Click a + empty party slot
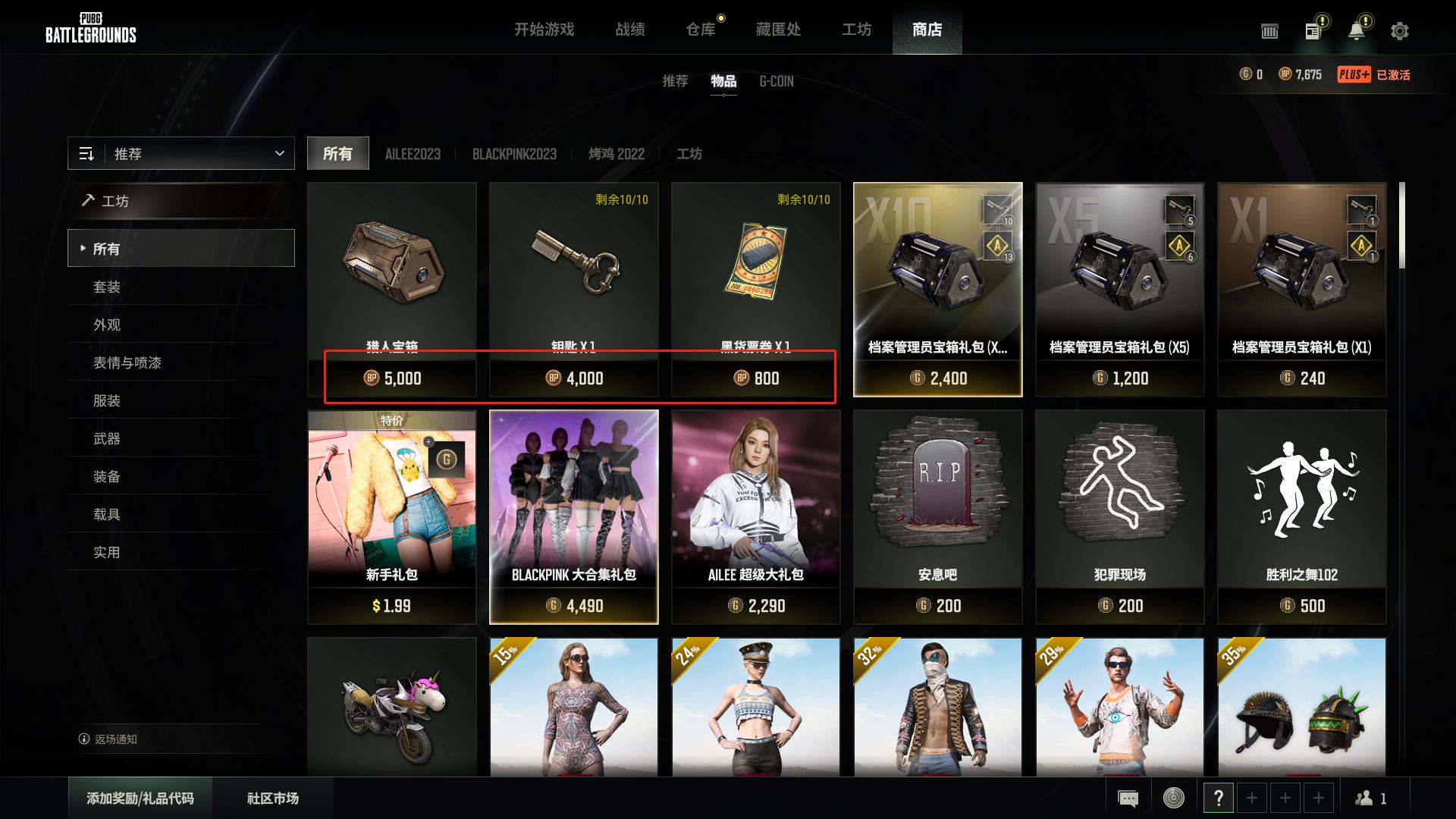Screen dimensions: 1456x819 (x=1252, y=797)
